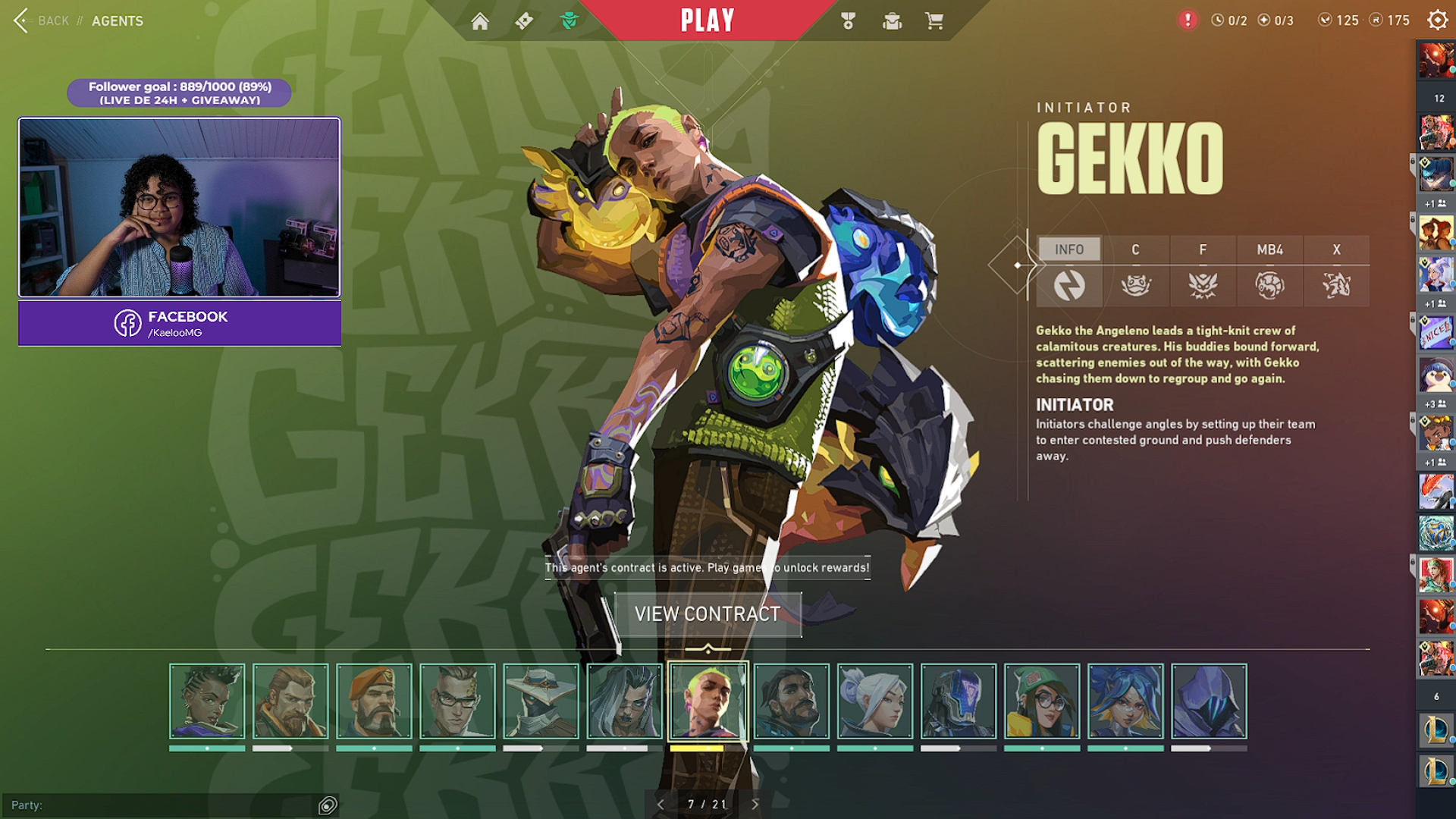Go to next agent page arrow
Viewport: 1456px width, 819px height.
pos(755,805)
